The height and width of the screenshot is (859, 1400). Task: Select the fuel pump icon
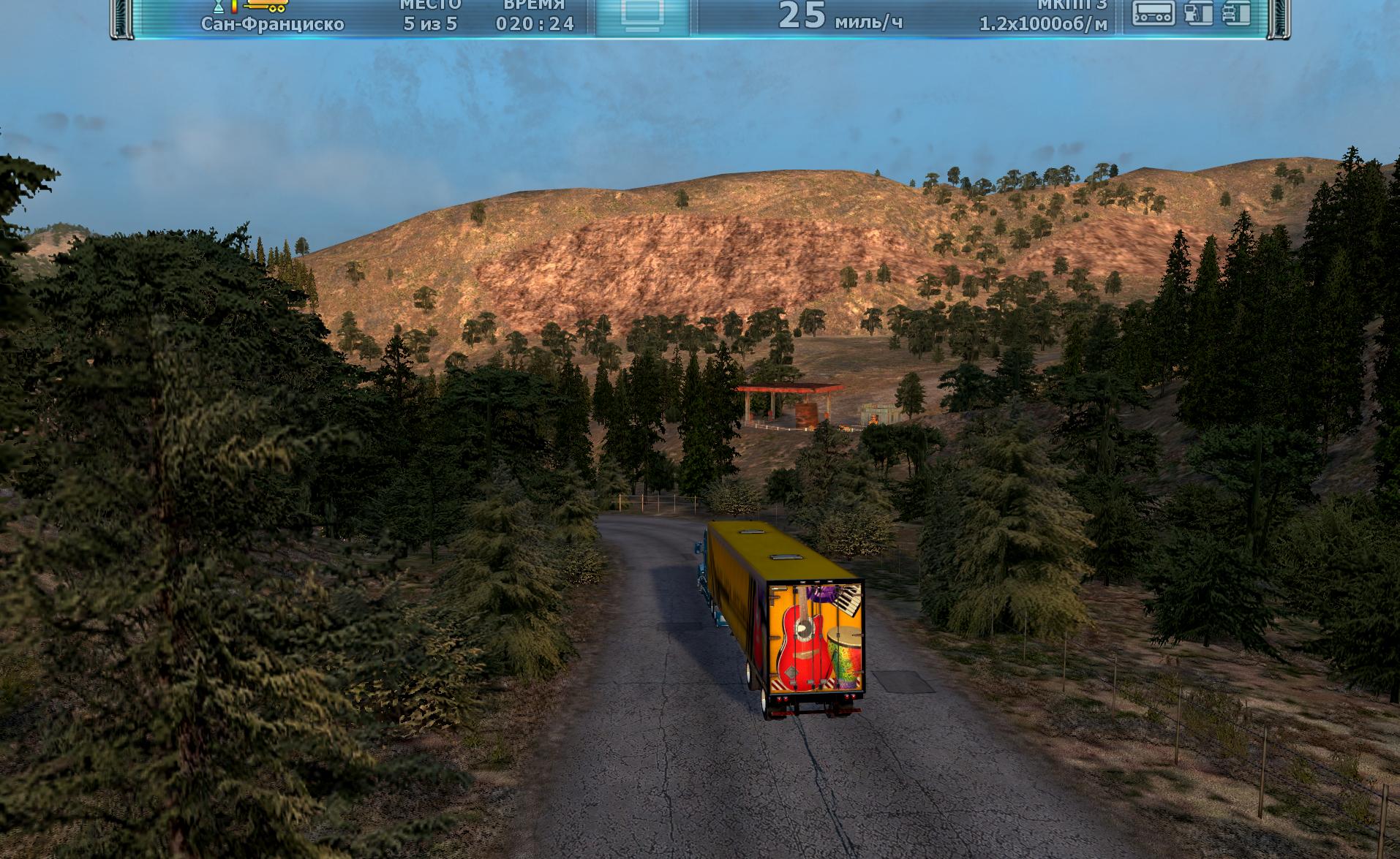pos(1197,12)
